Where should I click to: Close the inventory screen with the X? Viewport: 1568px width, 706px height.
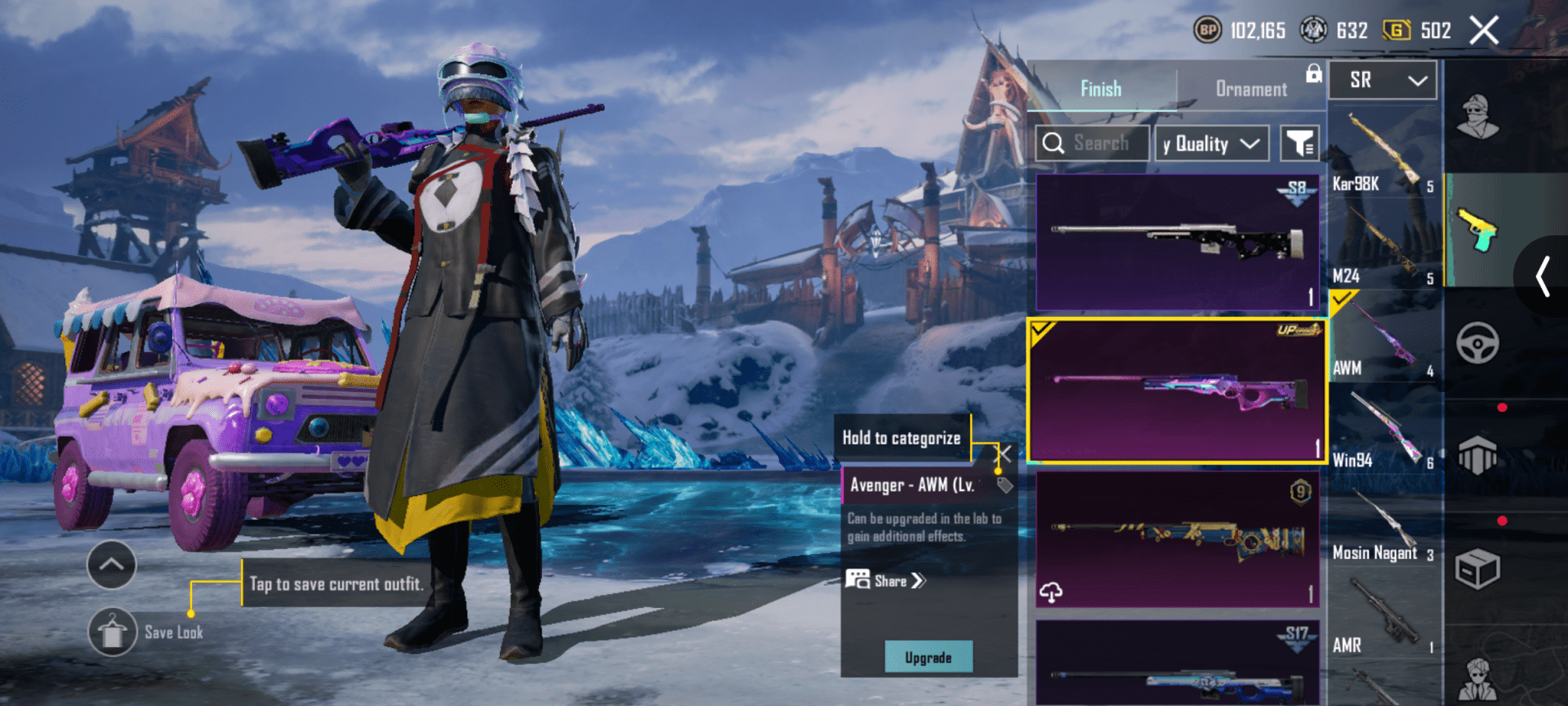pyautogui.click(x=1484, y=31)
